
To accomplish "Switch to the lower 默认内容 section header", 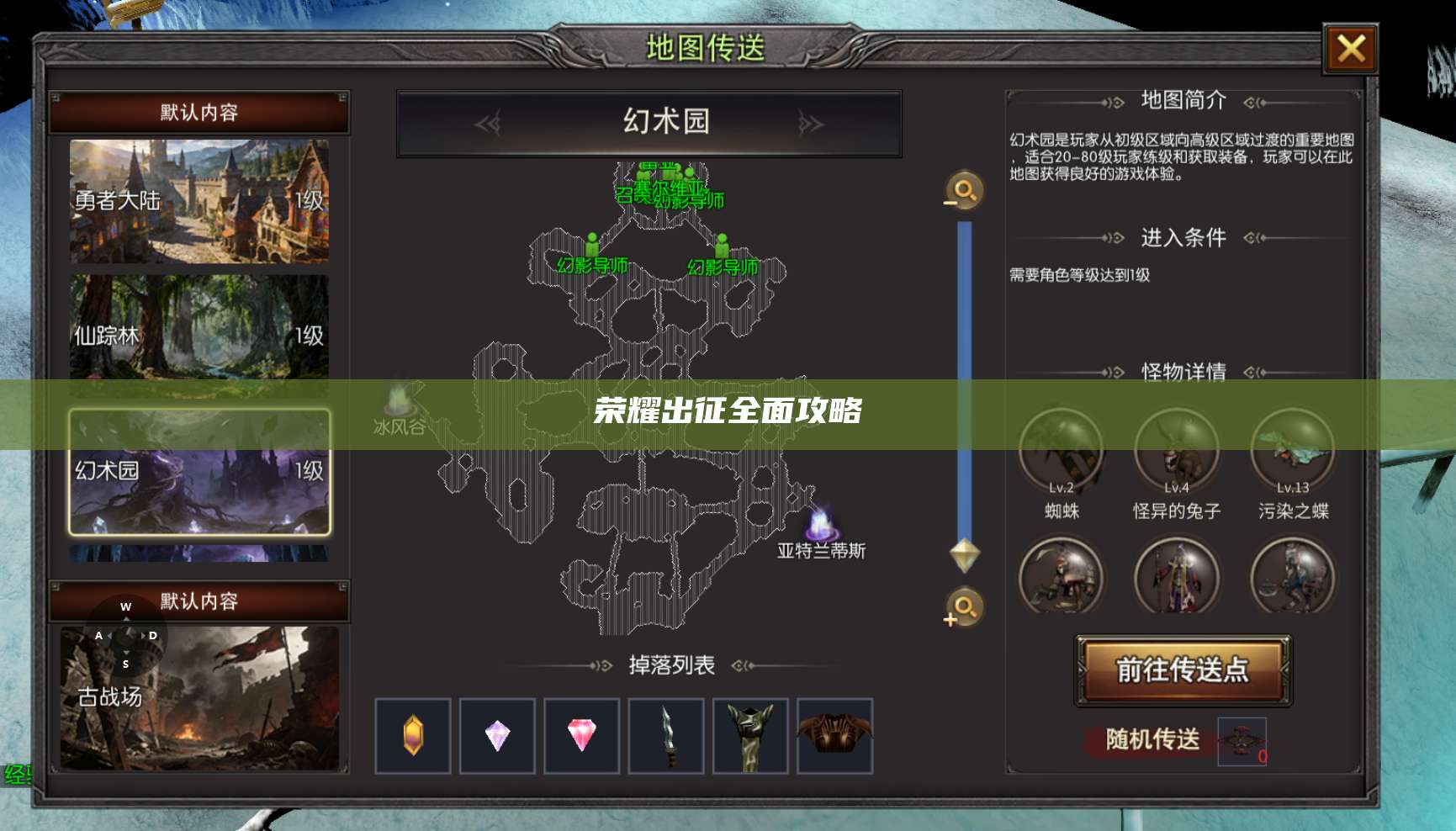I will point(199,602).
